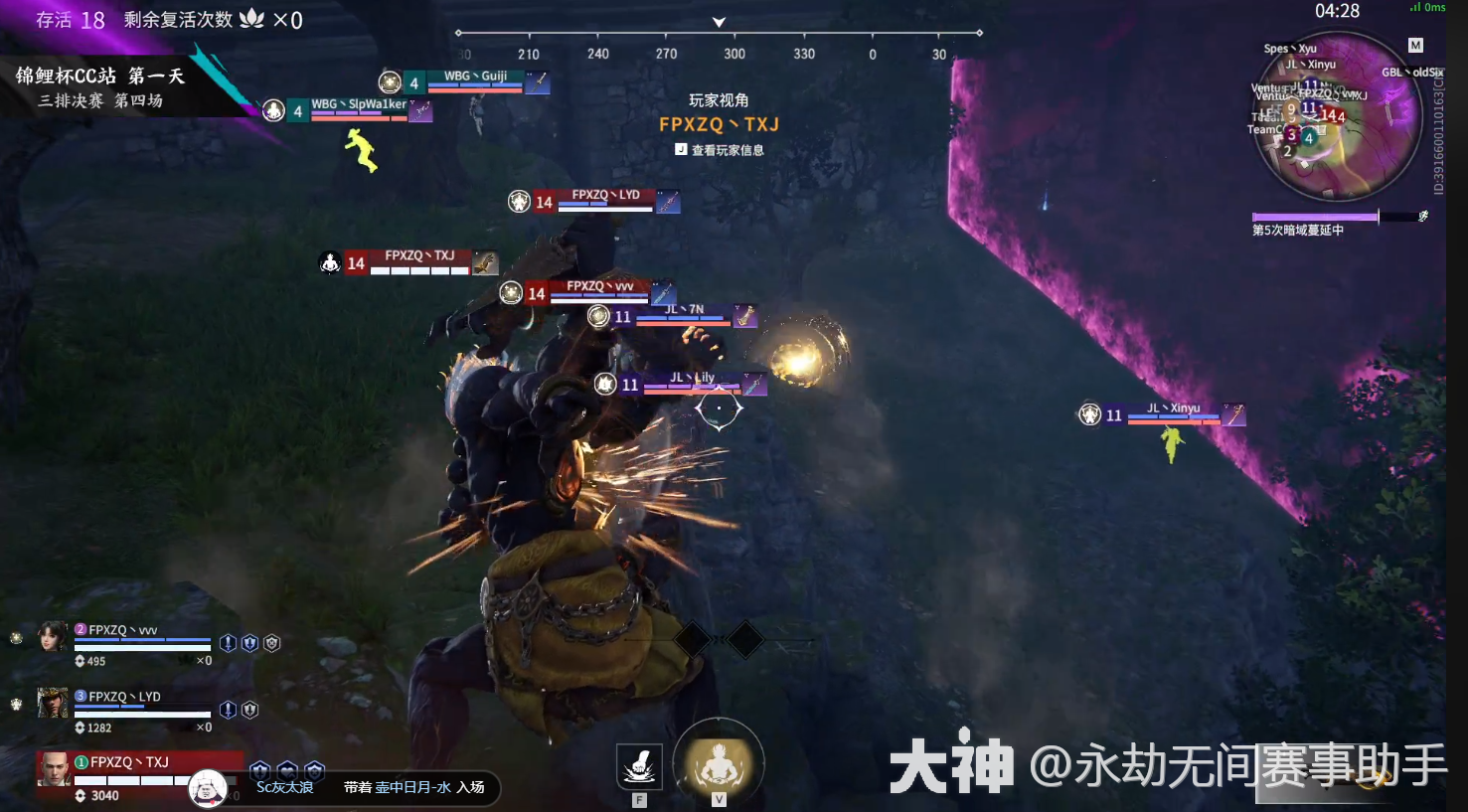Toggle spectate onto JL丶Xinyu's nameplate
Screen dimensions: 1468x812
[x=1174, y=415]
